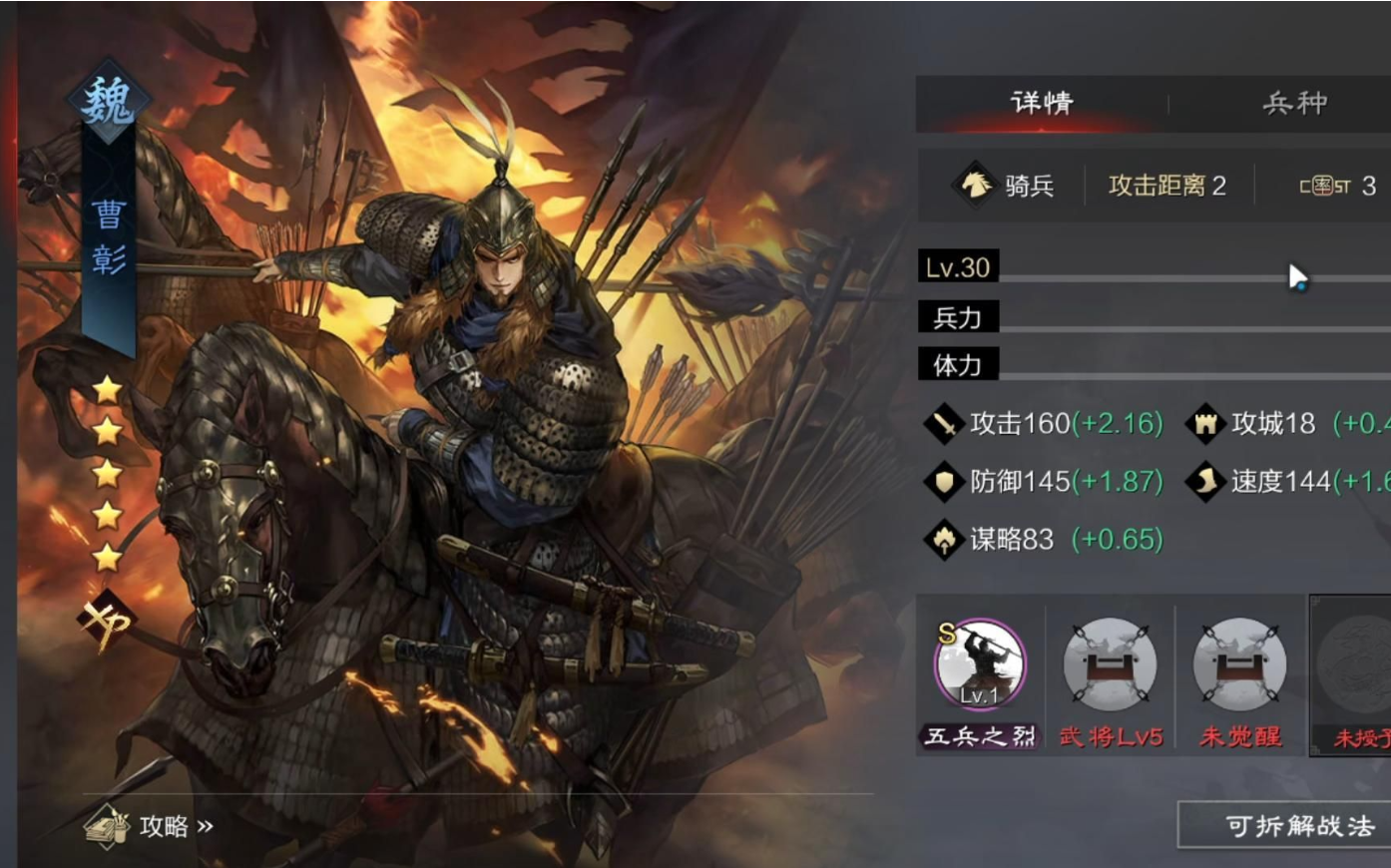Click the 兵力 progress bar

pos(1148,317)
